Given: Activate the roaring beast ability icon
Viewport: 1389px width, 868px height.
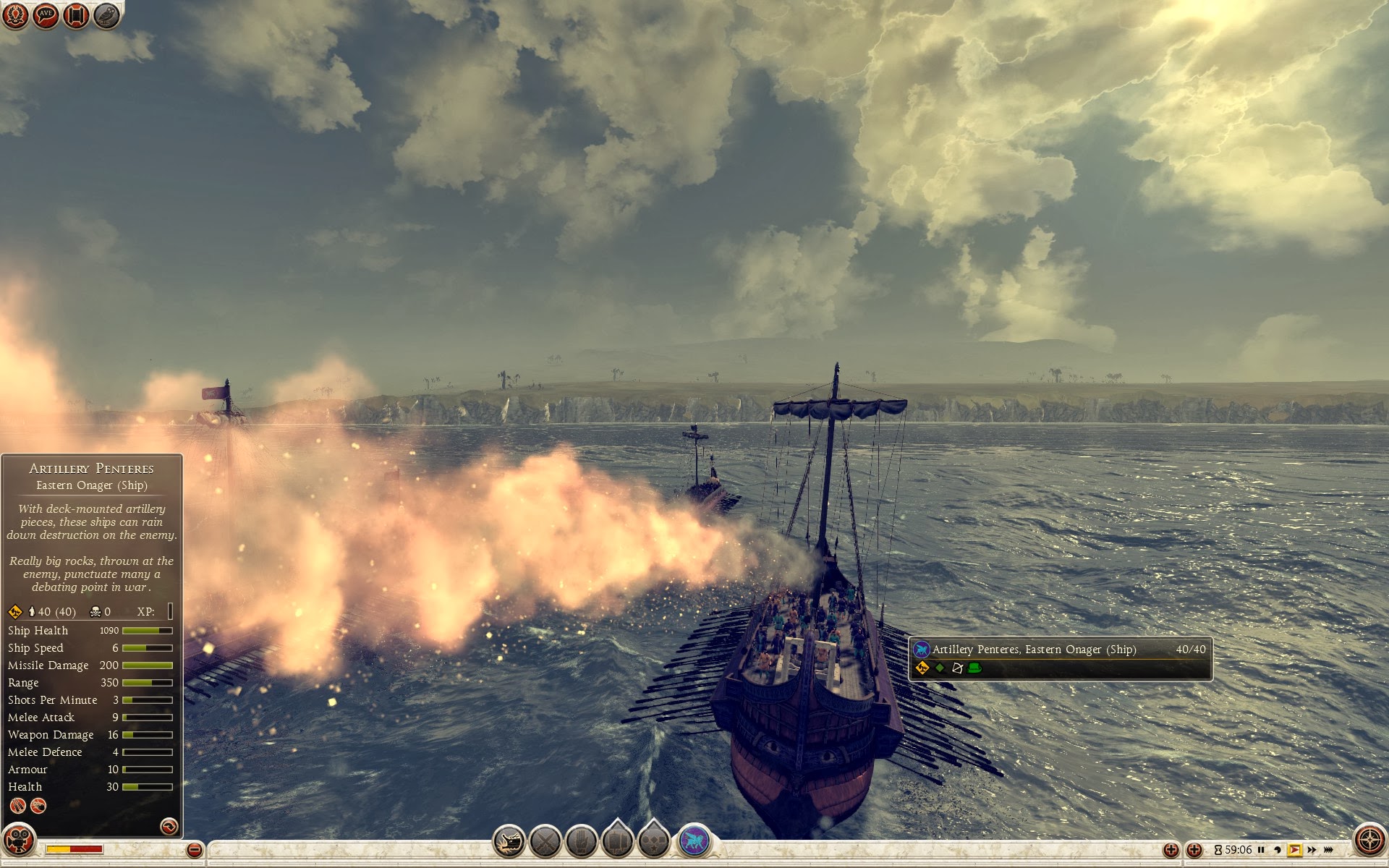Looking at the screenshot, I should pyautogui.click(x=509, y=842).
